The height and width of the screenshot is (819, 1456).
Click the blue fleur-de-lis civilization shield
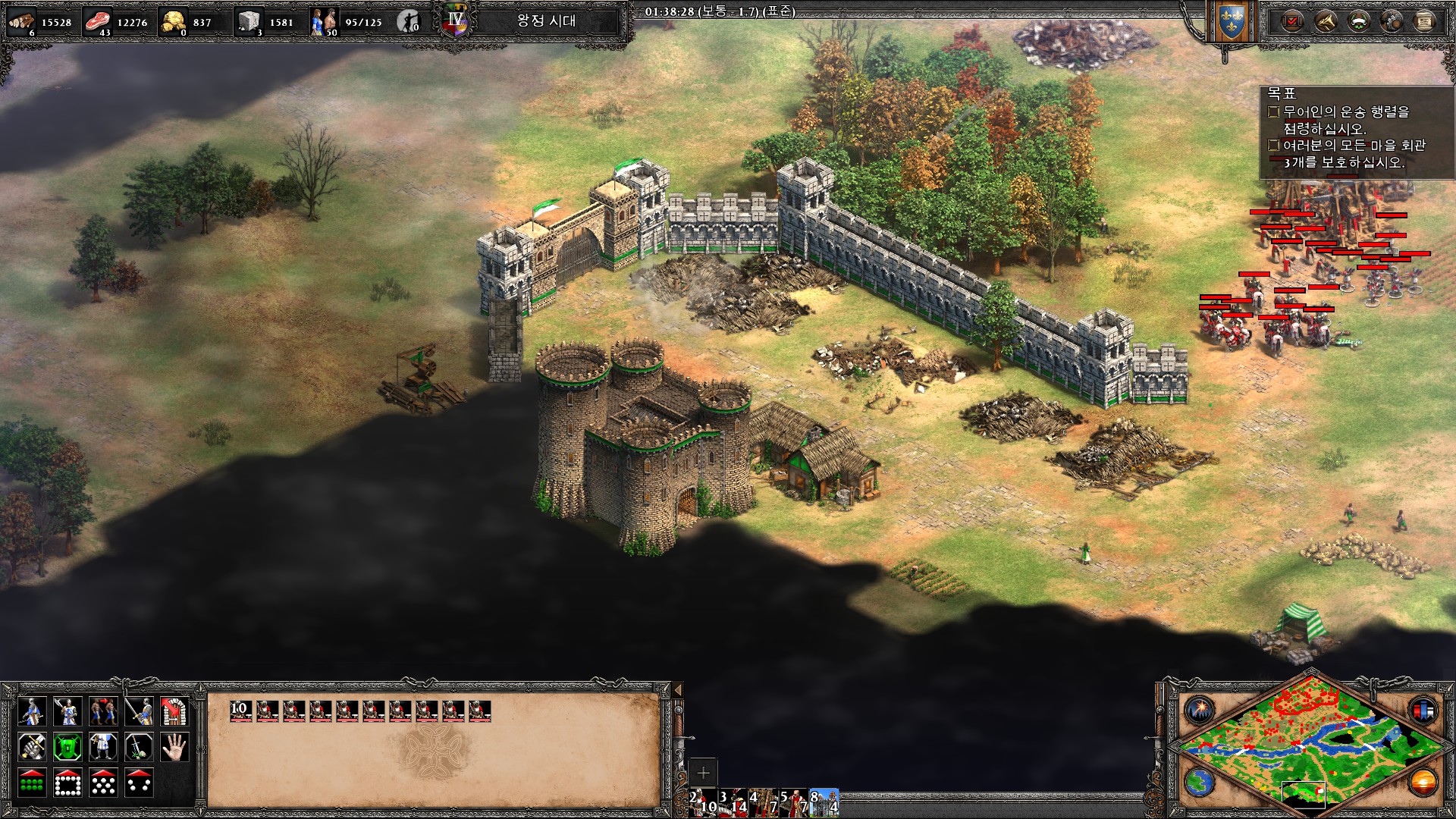point(1231,23)
